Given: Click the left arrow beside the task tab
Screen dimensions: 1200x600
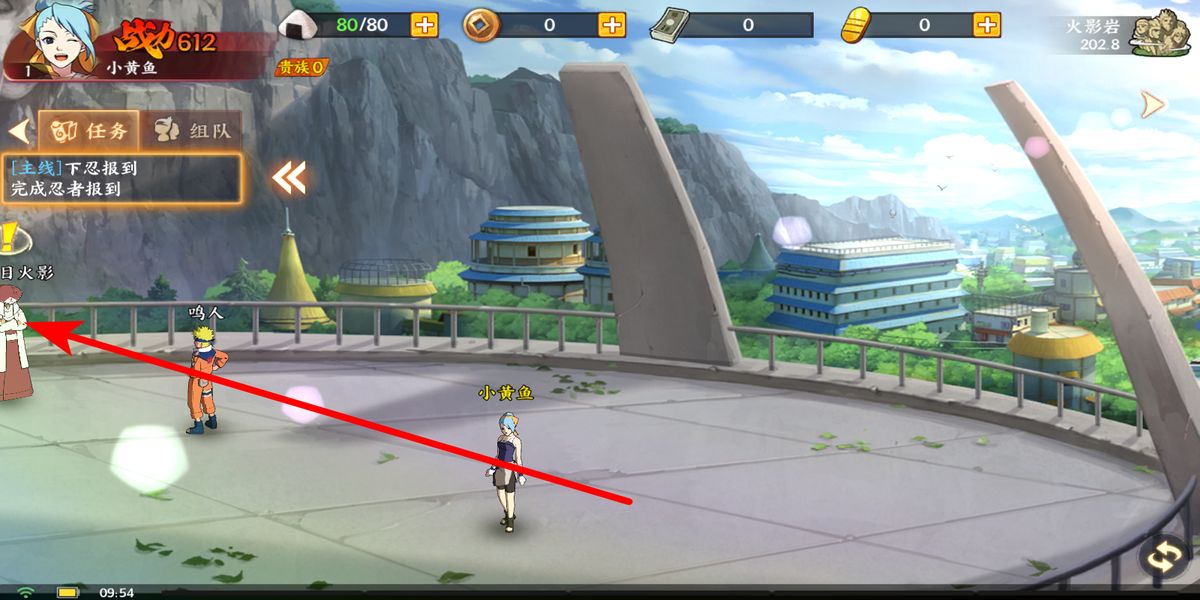Looking at the screenshot, I should (x=17, y=131).
